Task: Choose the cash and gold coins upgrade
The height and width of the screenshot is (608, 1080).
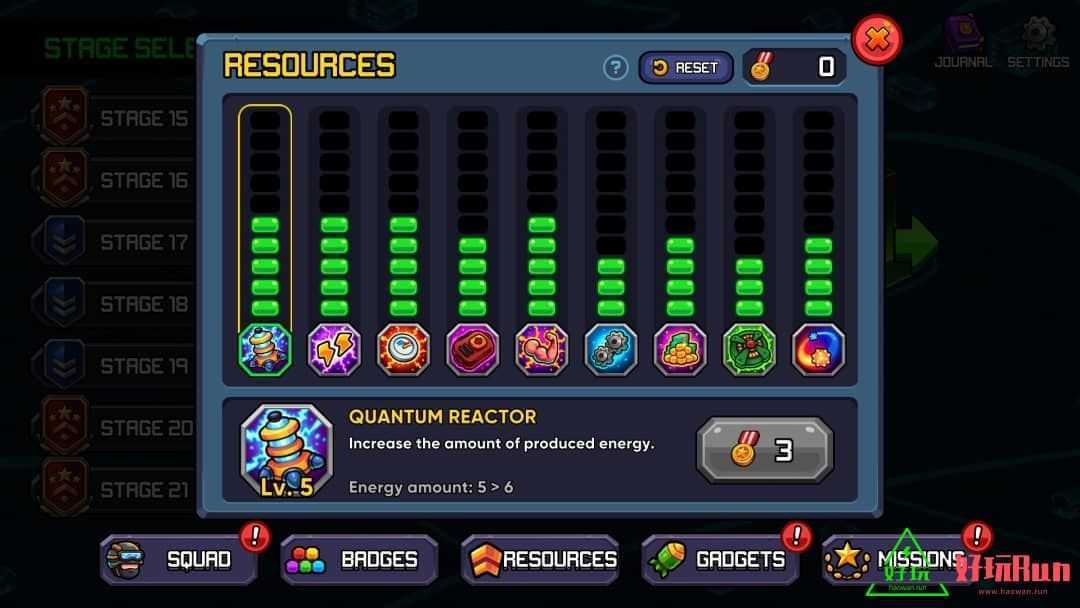Action: (680, 350)
